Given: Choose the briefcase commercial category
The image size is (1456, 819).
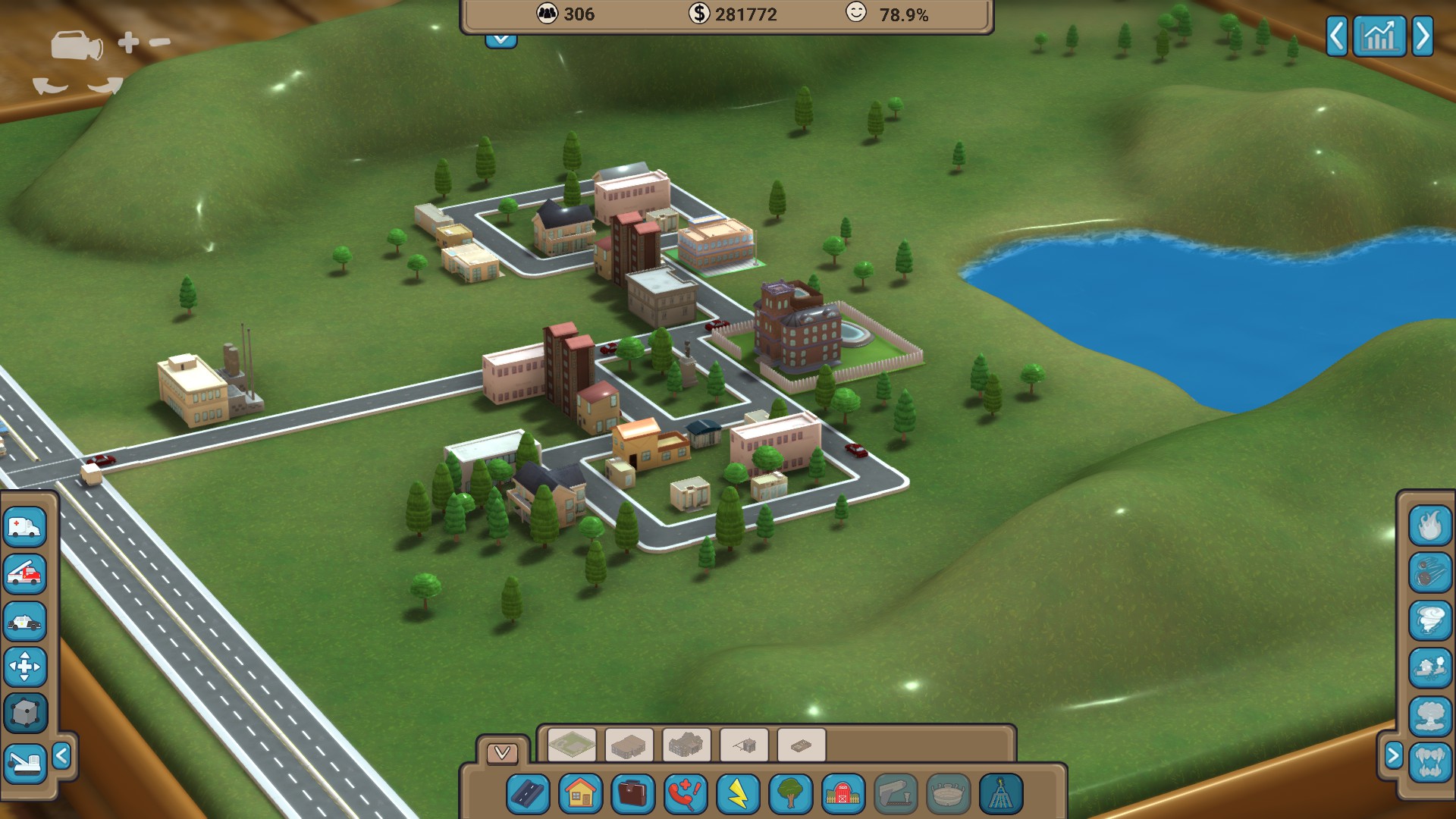Looking at the screenshot, I should (632, 795).
